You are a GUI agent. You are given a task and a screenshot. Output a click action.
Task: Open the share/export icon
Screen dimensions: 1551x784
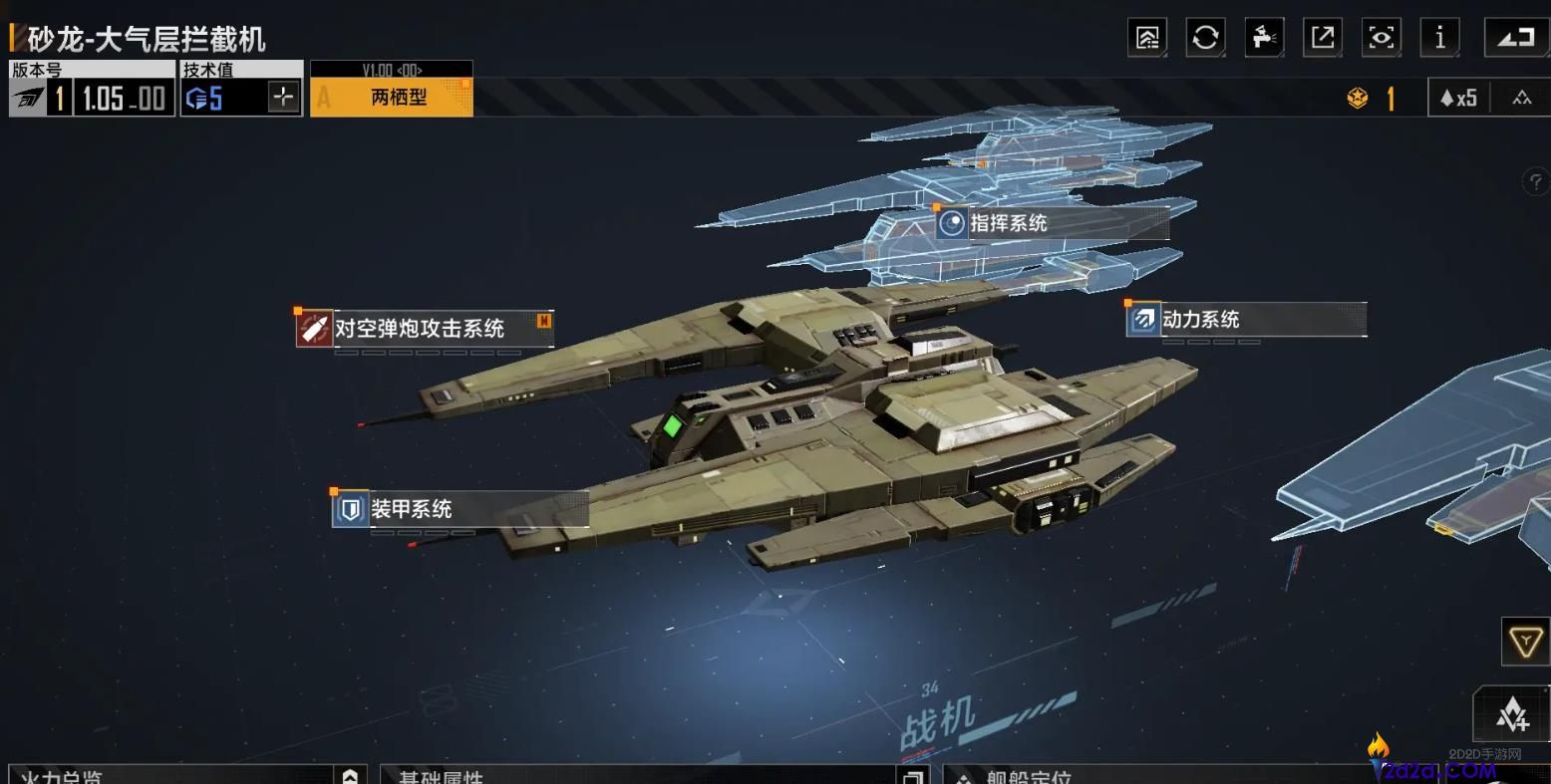[1322, 38]
